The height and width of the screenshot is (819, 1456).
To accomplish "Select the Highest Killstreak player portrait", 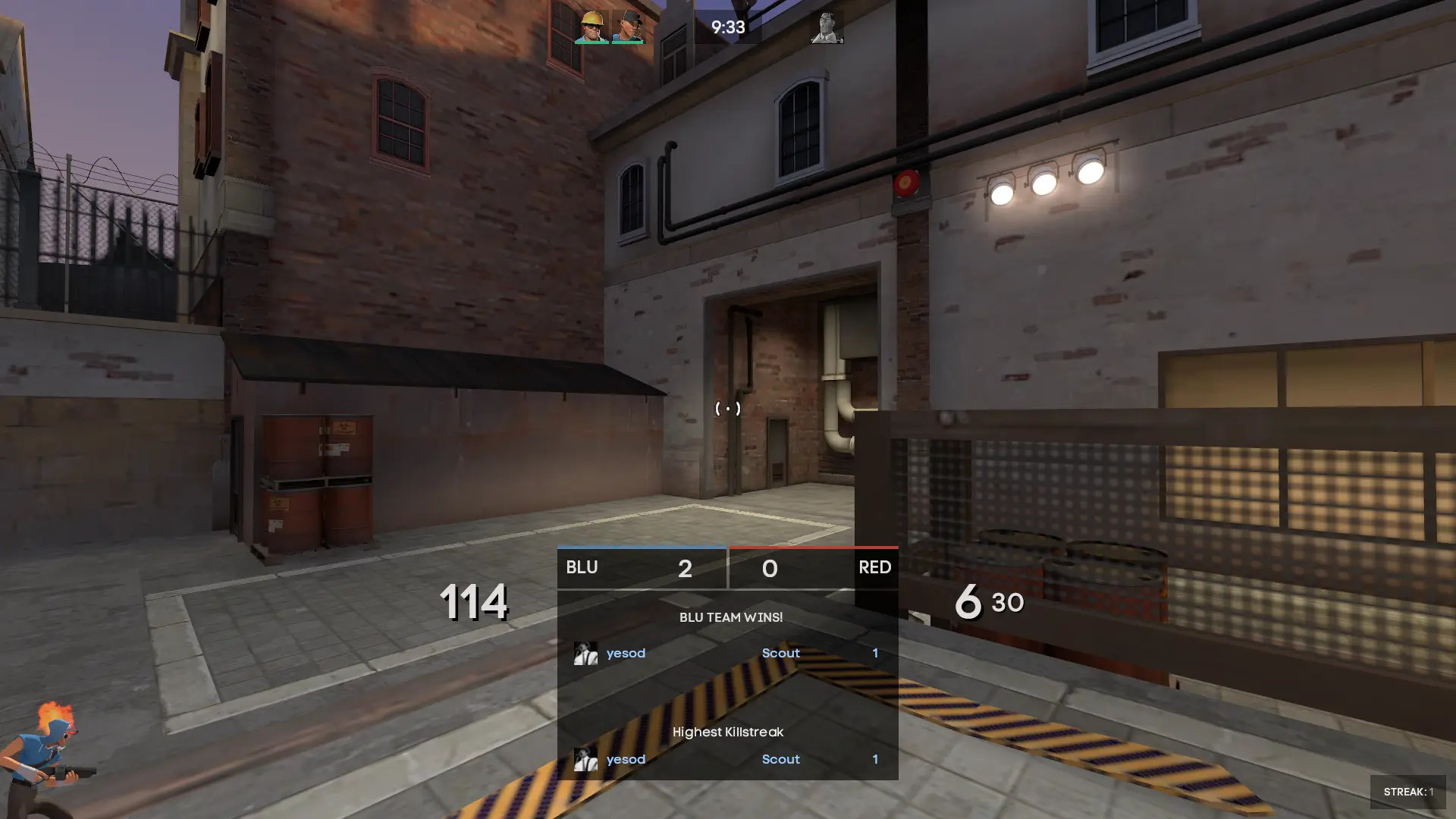I will 584,759.
